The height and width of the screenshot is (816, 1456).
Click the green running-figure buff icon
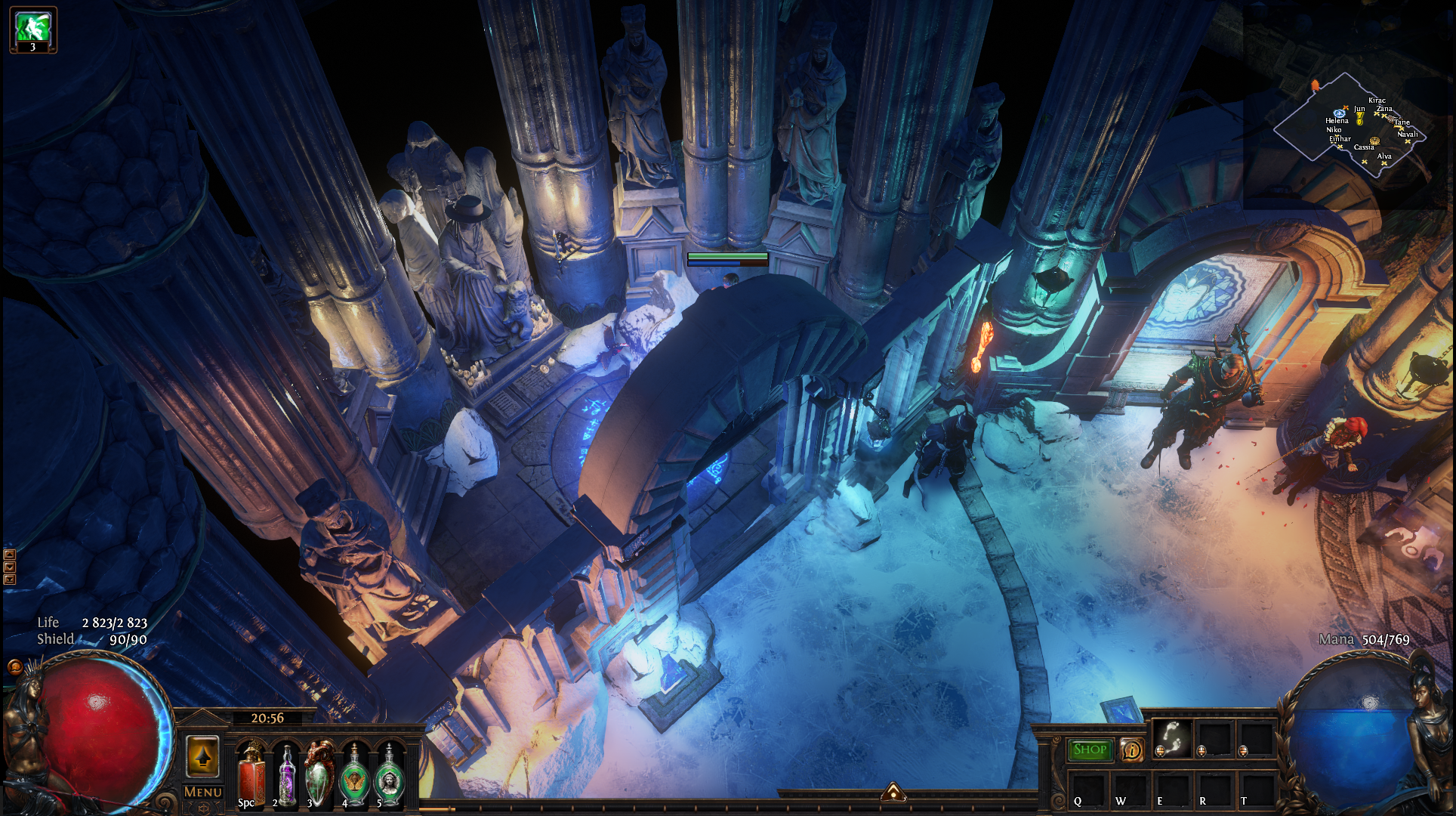[x=33, y=29]
